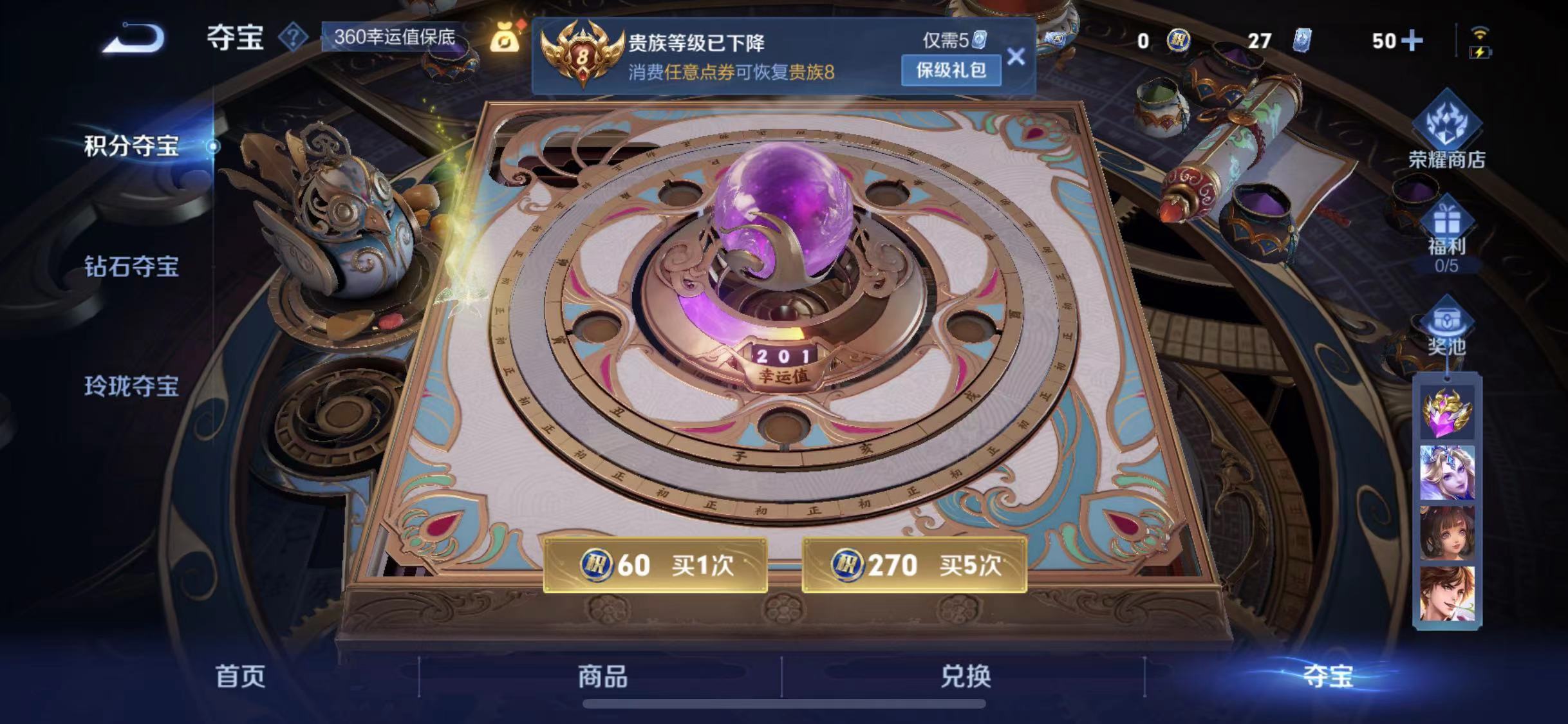Open the golden helmet prize thumbnail

[x=1446, y=414]
